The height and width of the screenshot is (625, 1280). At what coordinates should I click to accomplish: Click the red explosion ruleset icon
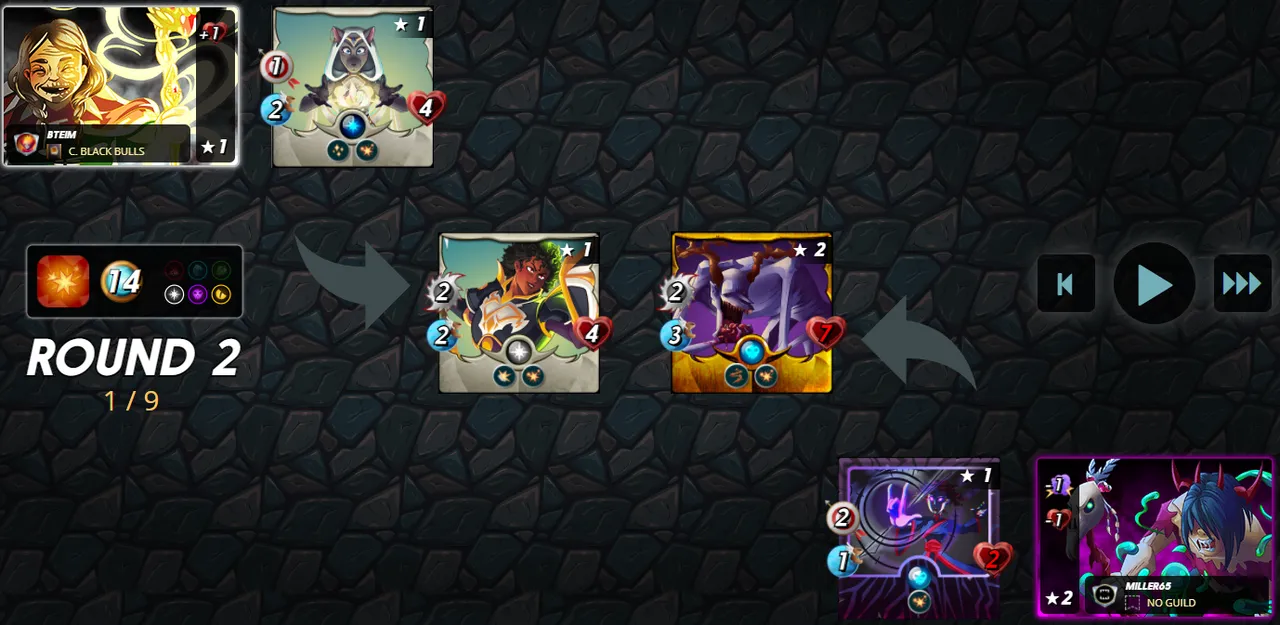point(63,281)
